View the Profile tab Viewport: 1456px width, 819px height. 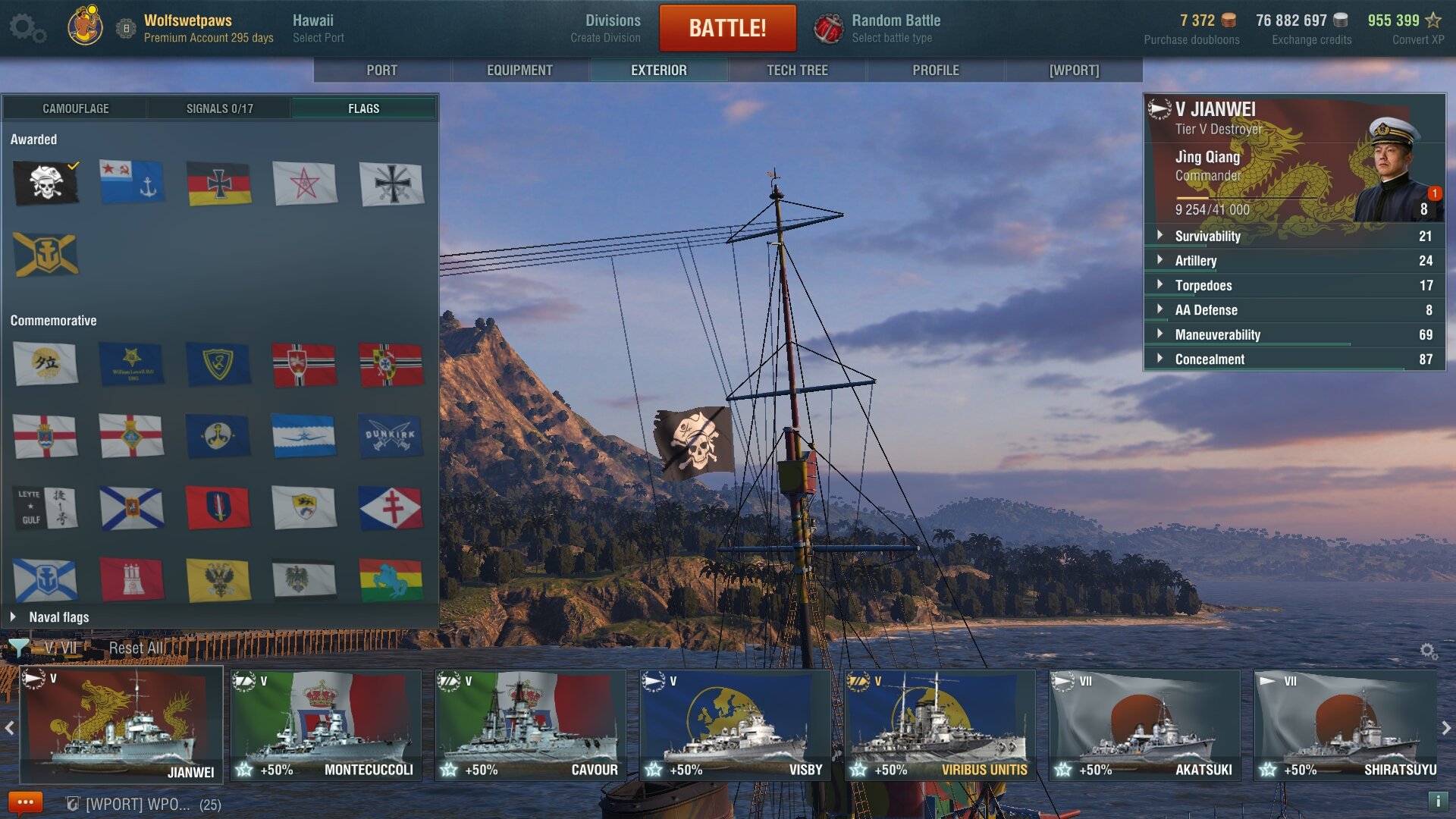click(x=935, y=71)
